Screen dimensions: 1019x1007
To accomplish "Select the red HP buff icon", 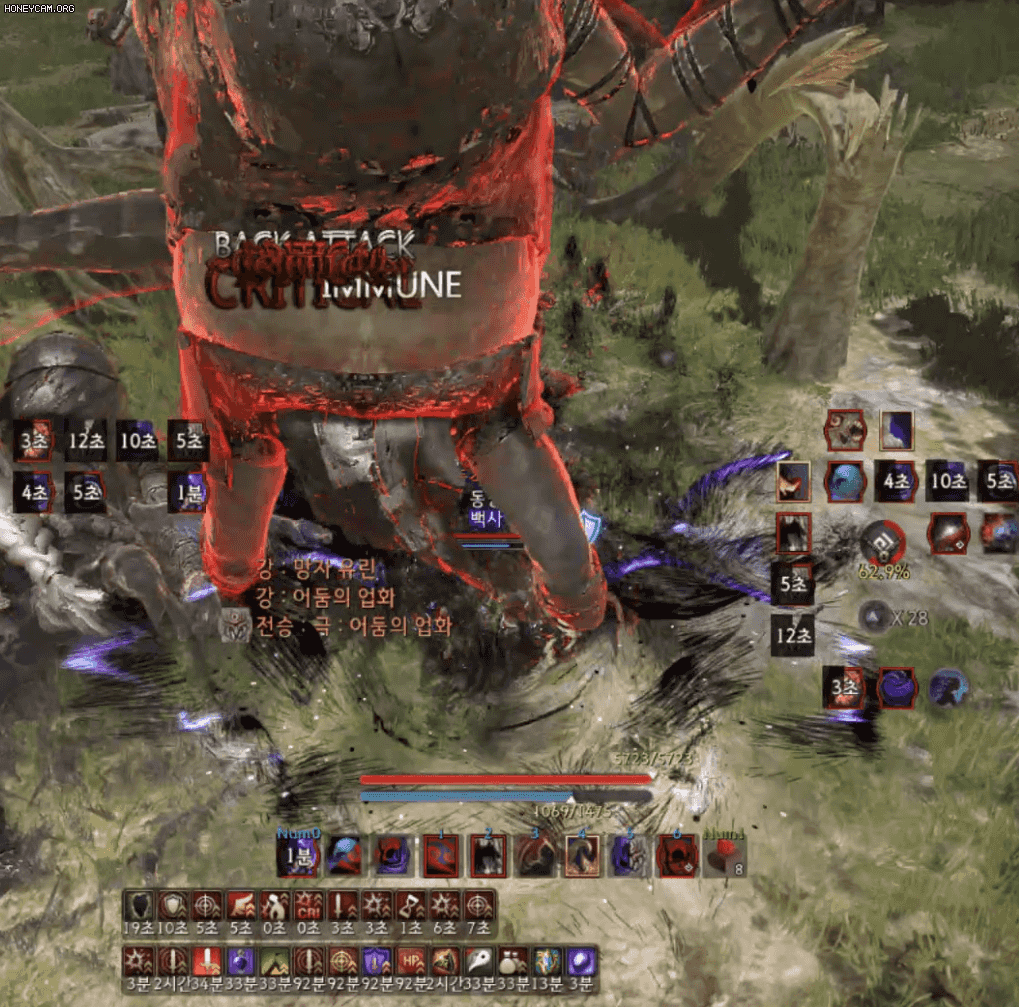I will 411,961.
